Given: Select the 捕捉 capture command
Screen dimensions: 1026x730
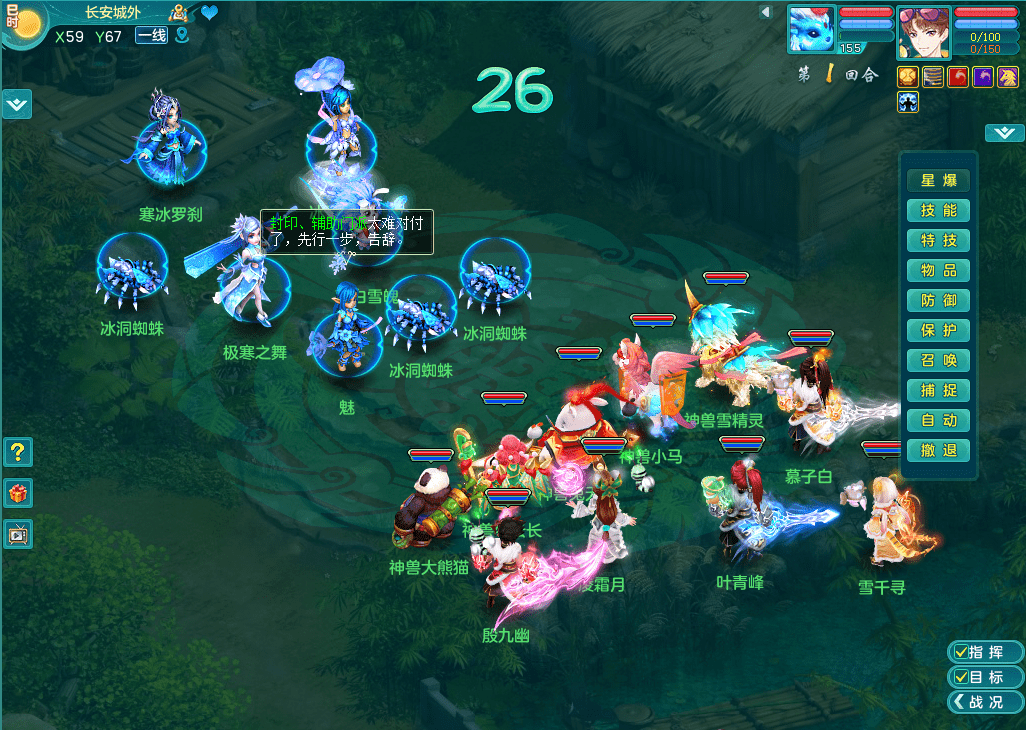Looking at the screenshot, I should [x=938, y=390].
